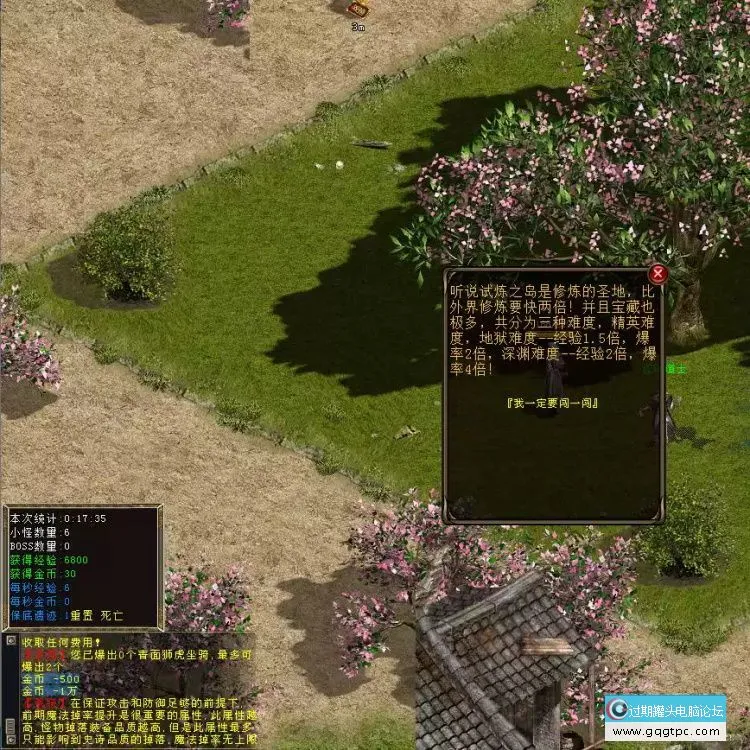Click 死亡 in the statistics panel

[x=113, y=616]
